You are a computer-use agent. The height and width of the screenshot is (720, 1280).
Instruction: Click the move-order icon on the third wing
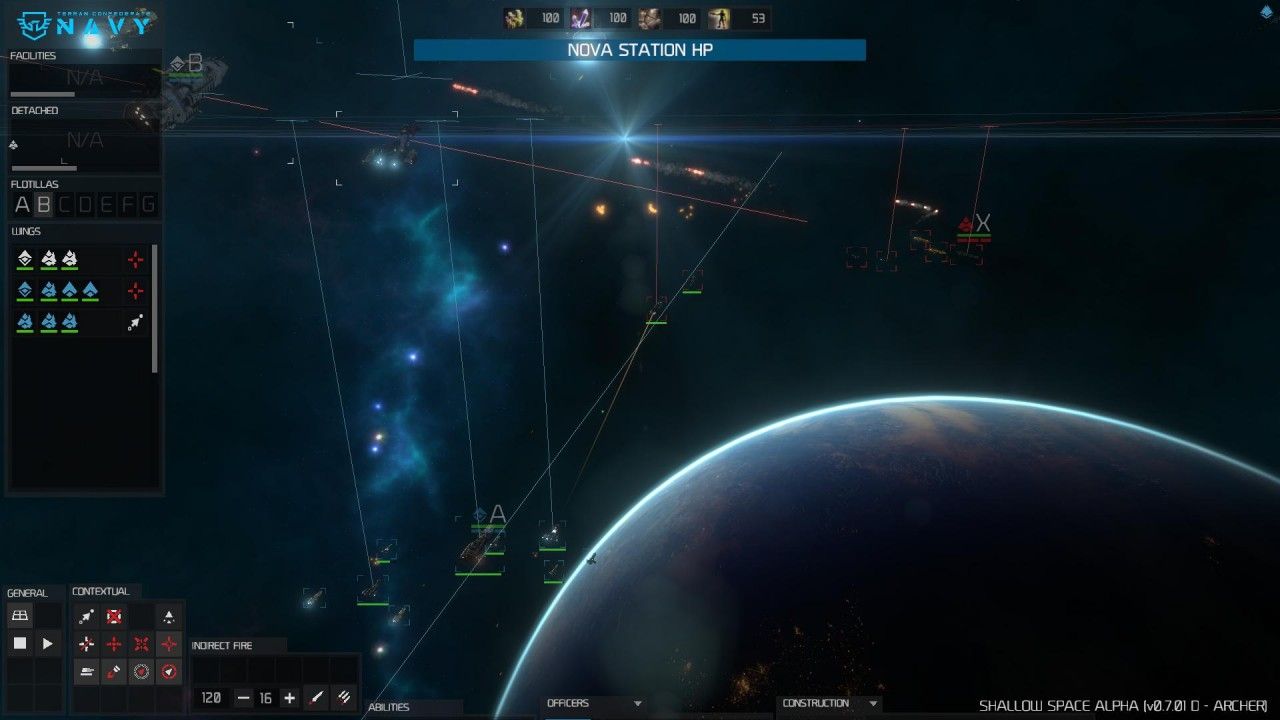pyautogui.click(x=135, y=322)
